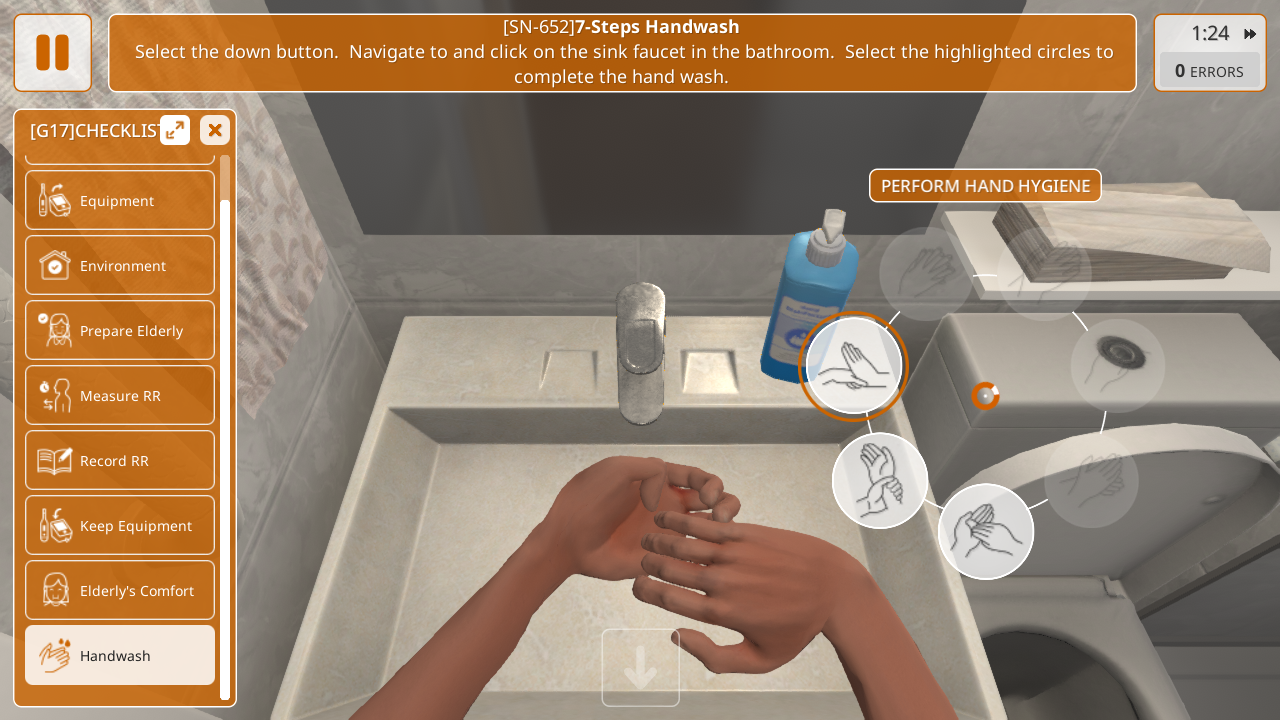Expand the checklist panel
The image size is (1280, 720).
click(175, 130)
